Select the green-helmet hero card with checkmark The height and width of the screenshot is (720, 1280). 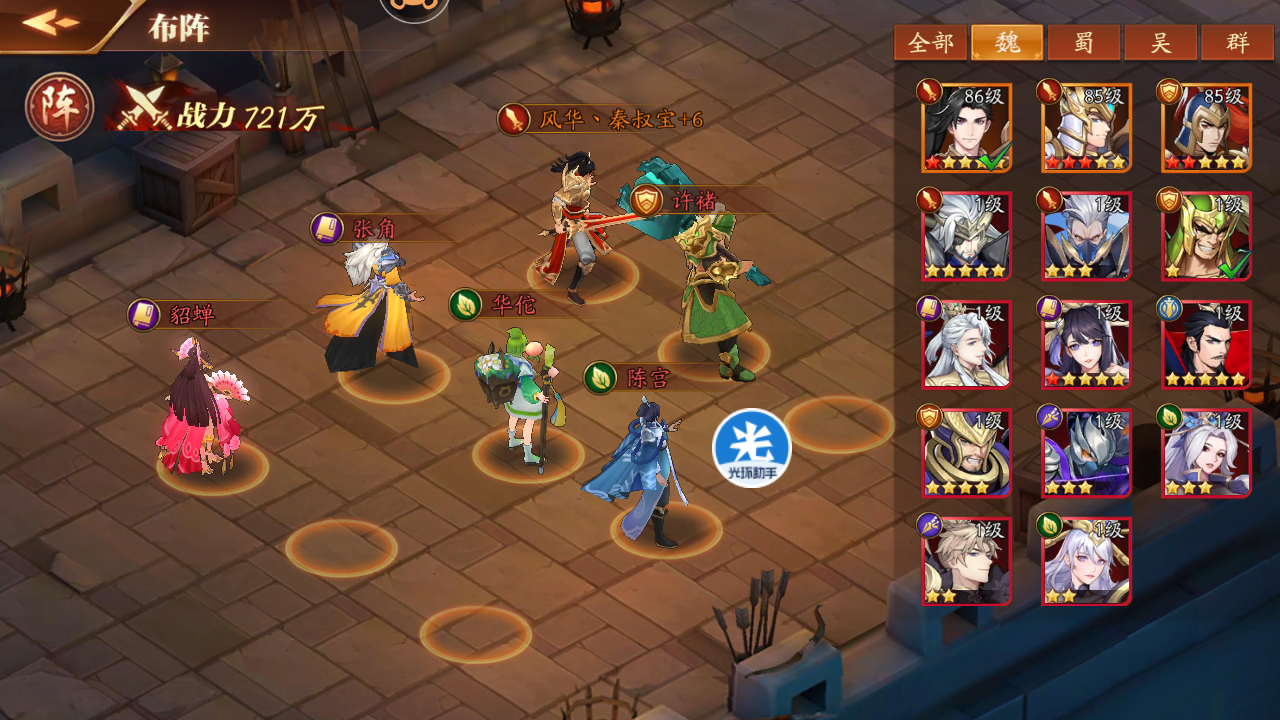(1206, 236)
